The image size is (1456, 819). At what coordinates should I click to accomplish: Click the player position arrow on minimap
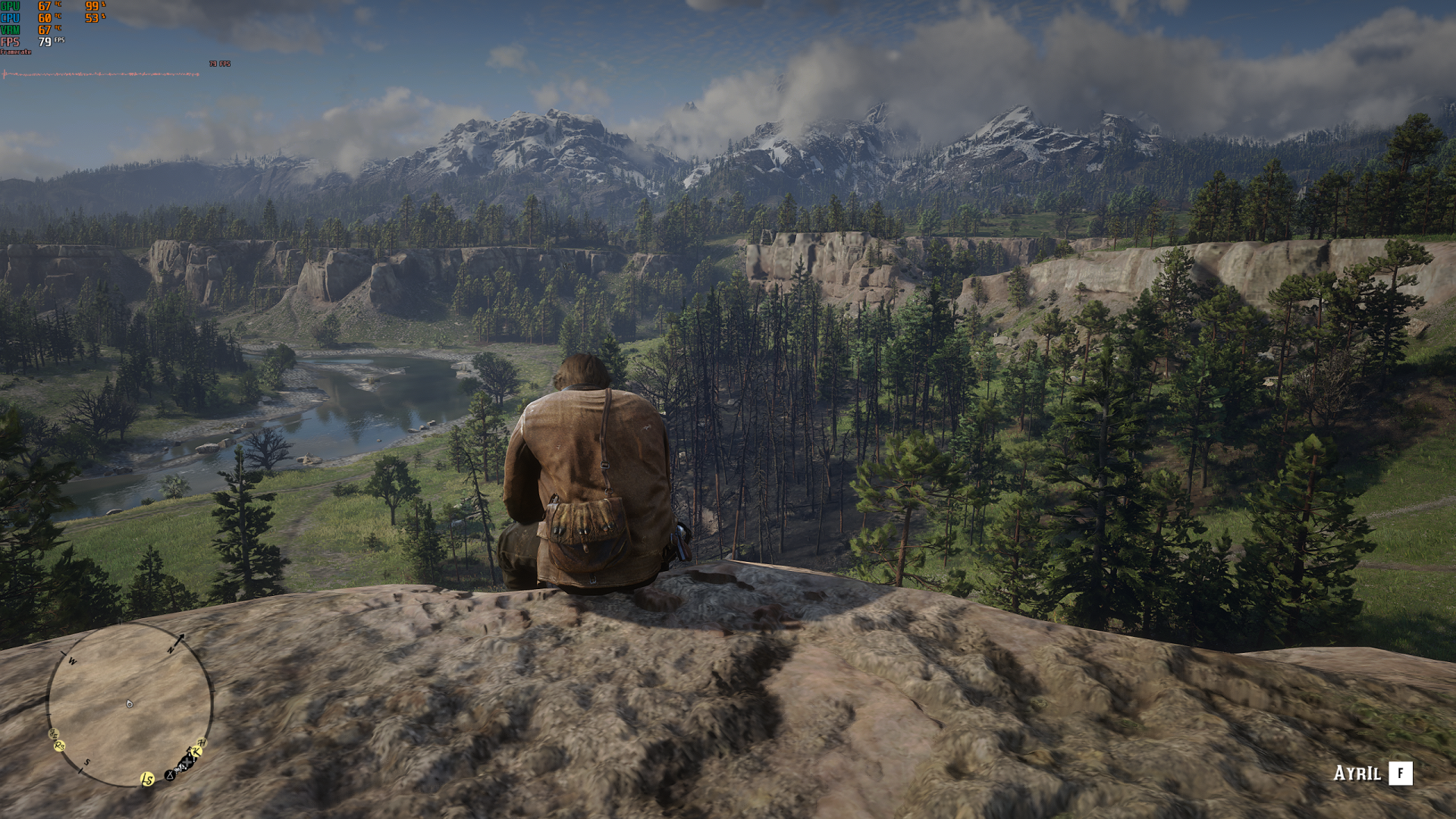129,704
